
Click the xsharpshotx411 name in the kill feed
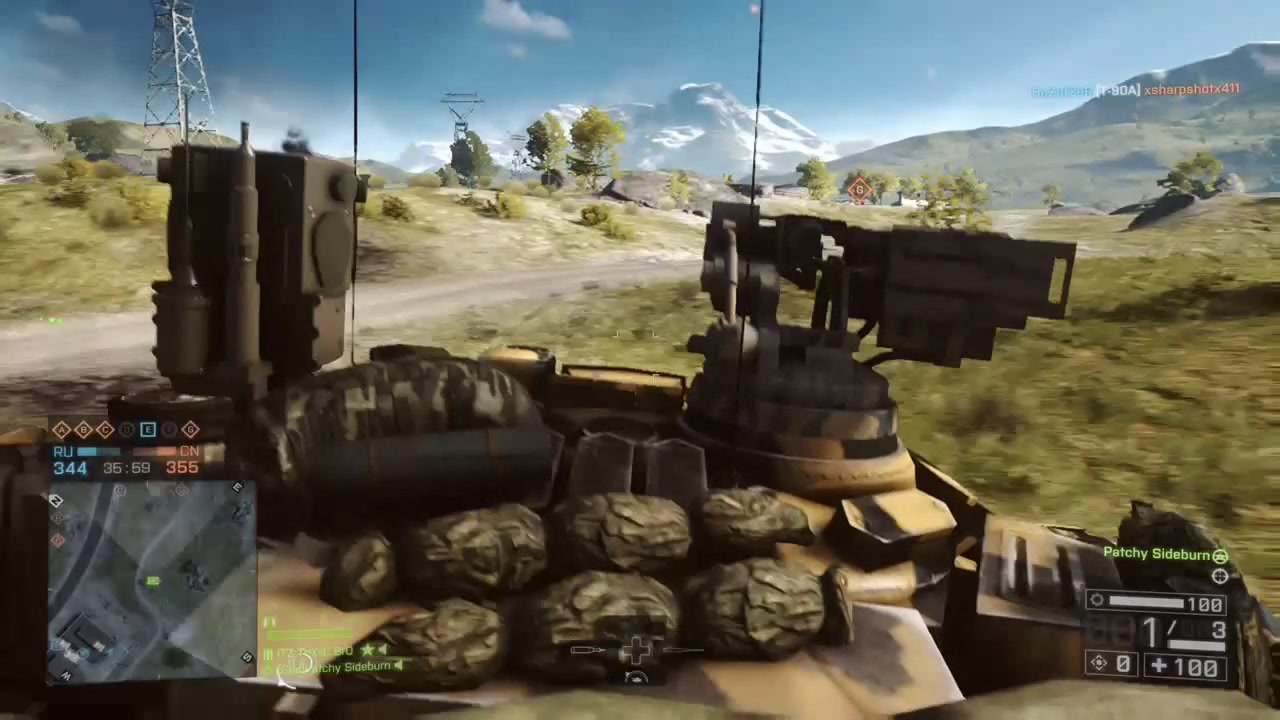[1190, 89]
